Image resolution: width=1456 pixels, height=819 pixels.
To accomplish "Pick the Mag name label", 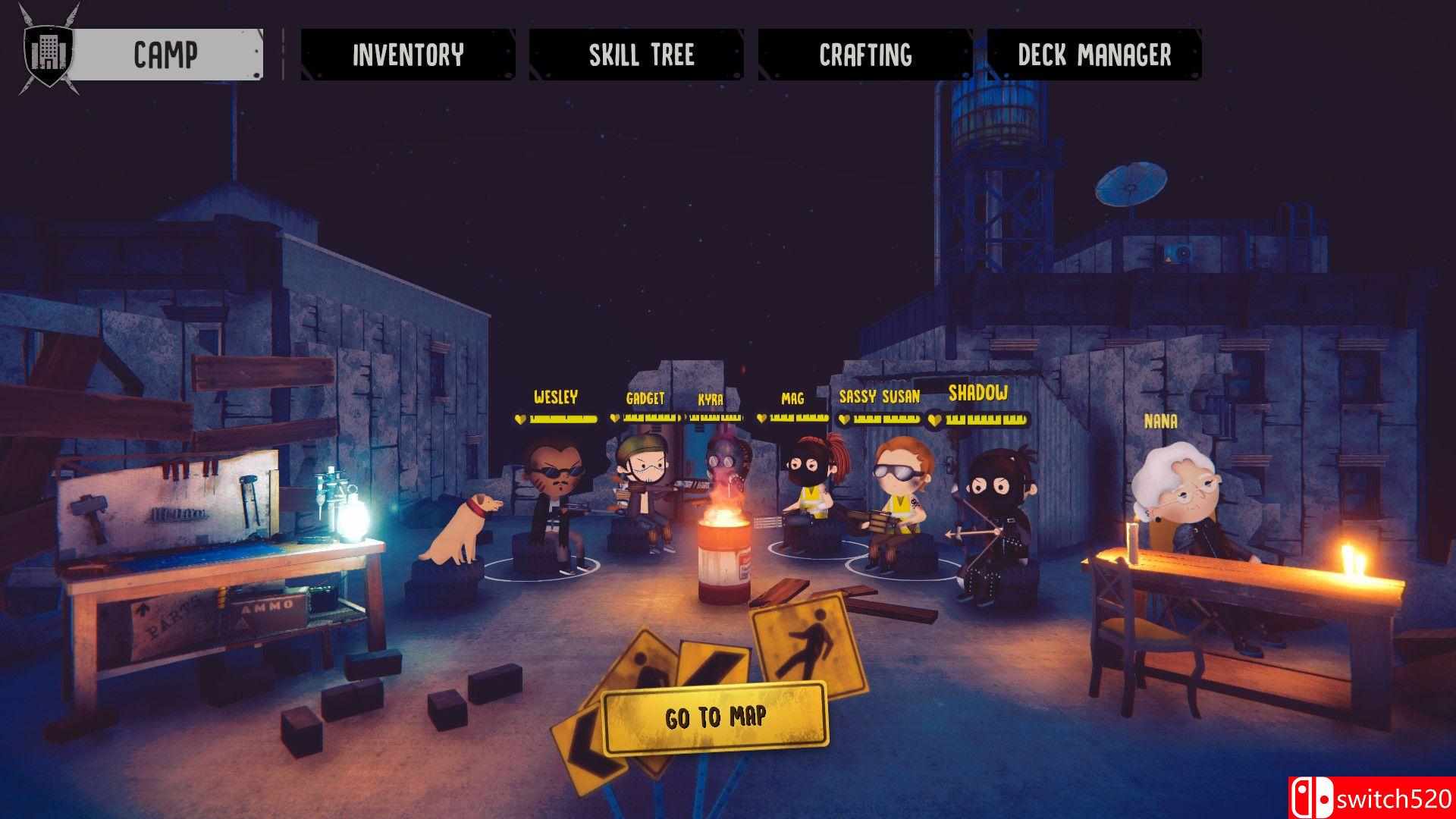I will click(792, 398).
